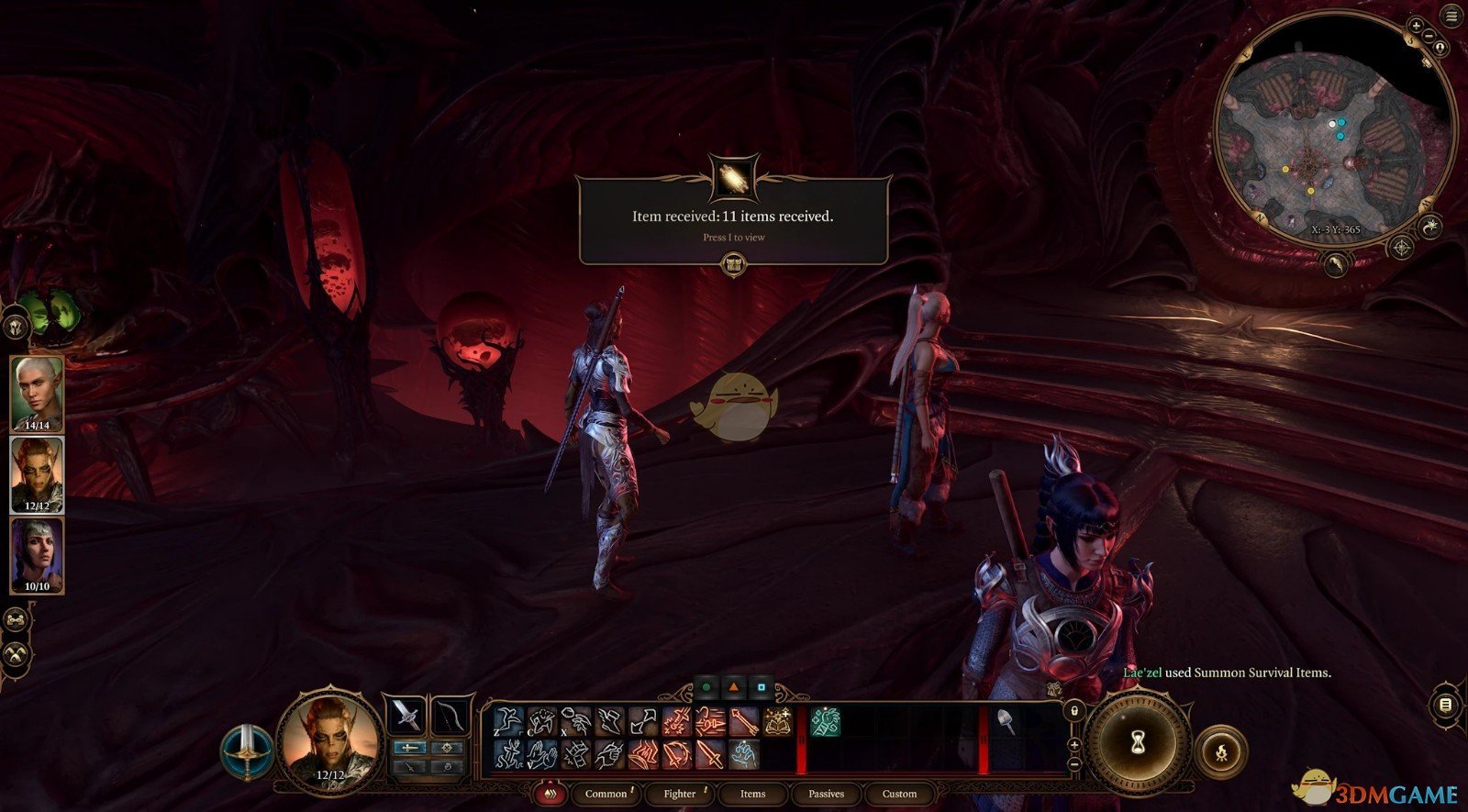
Task: Activate the teal glowing hand item slot
Action: tap(824, 722)
